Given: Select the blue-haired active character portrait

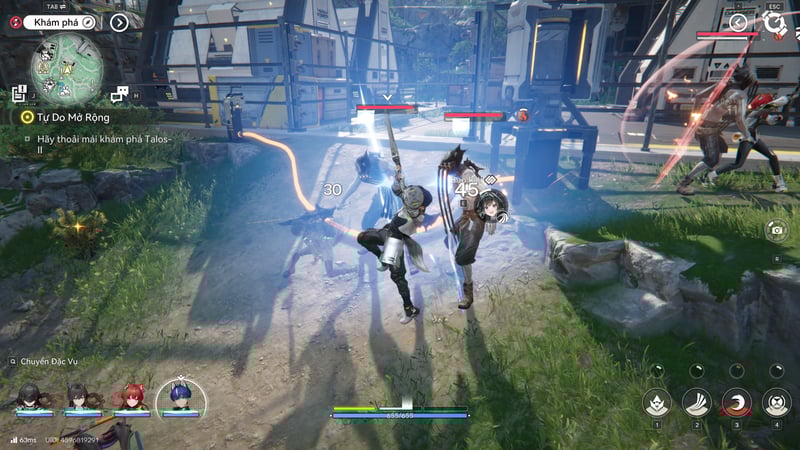Looking at the screenshot, I should click(180, 396).
